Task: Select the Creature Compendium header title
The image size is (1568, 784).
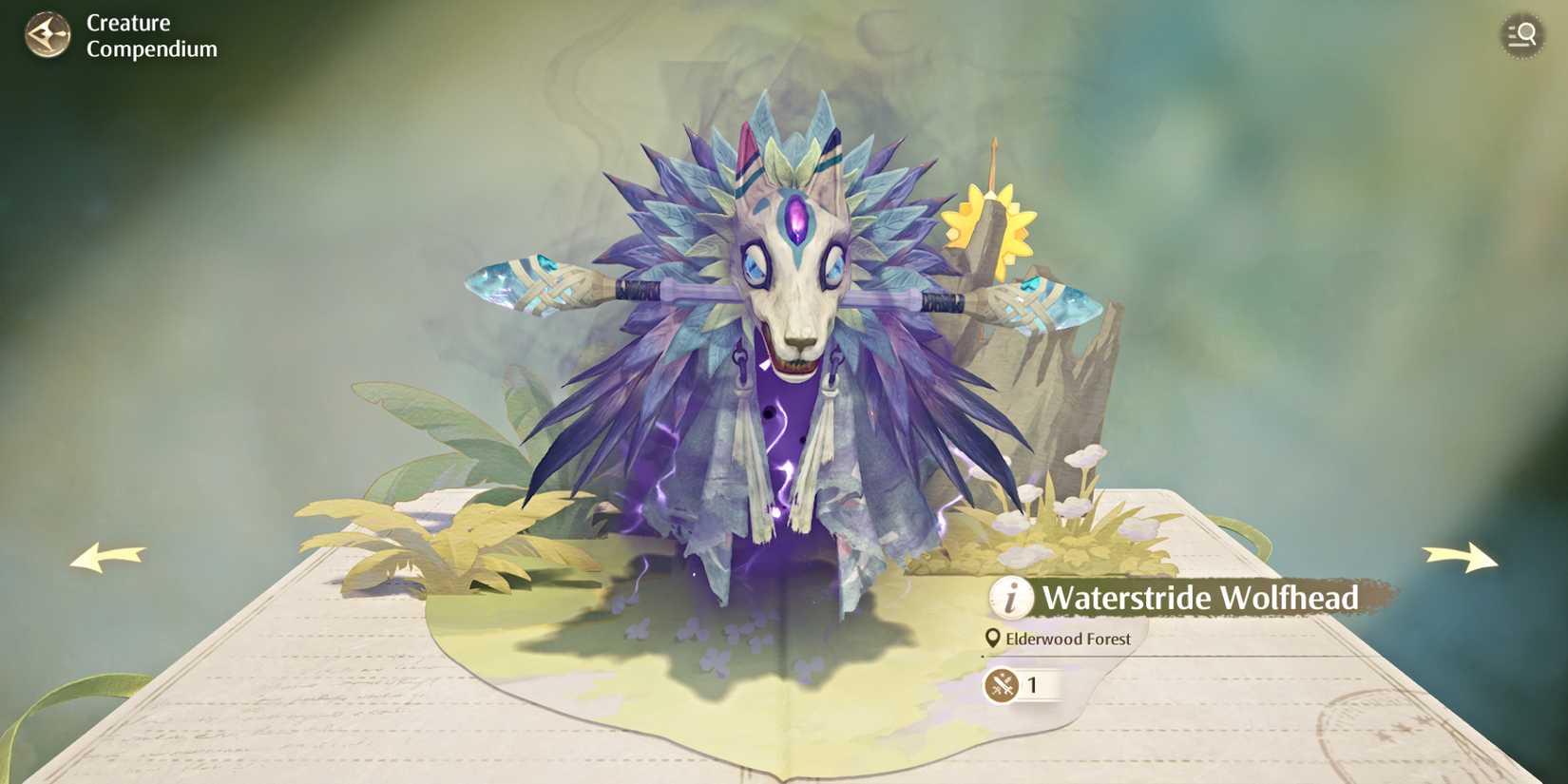Action: tap(143, 36)
